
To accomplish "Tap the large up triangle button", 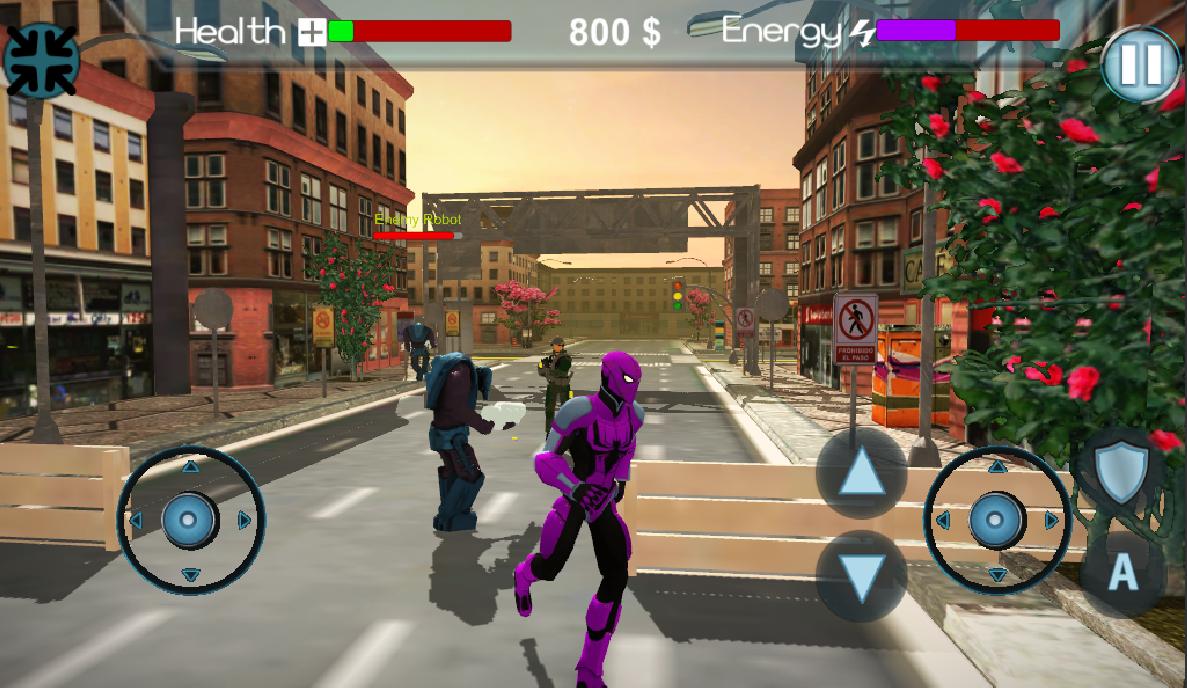I will point(861,473).
